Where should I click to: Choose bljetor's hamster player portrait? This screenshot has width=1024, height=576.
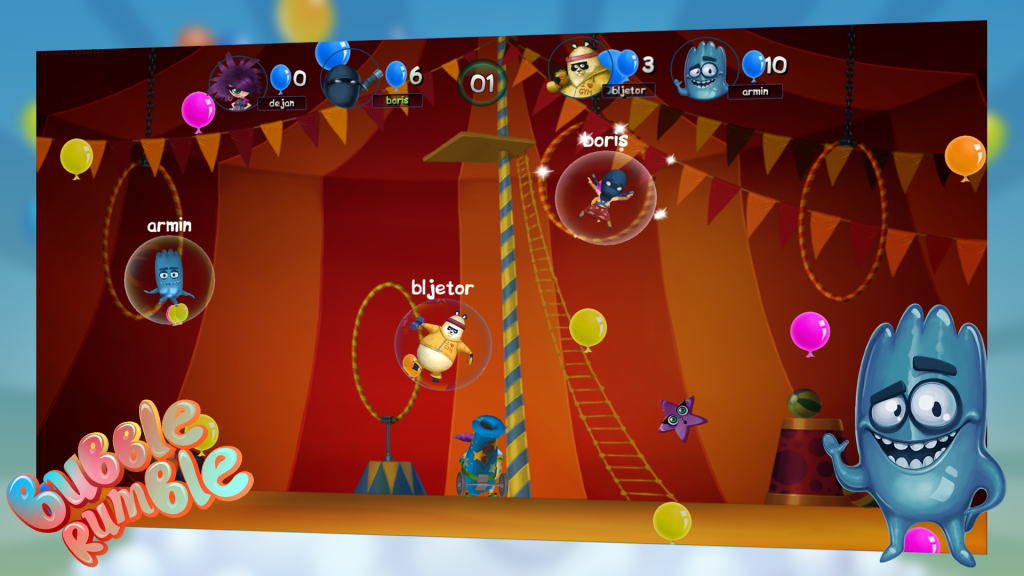(x=578, y=68)
